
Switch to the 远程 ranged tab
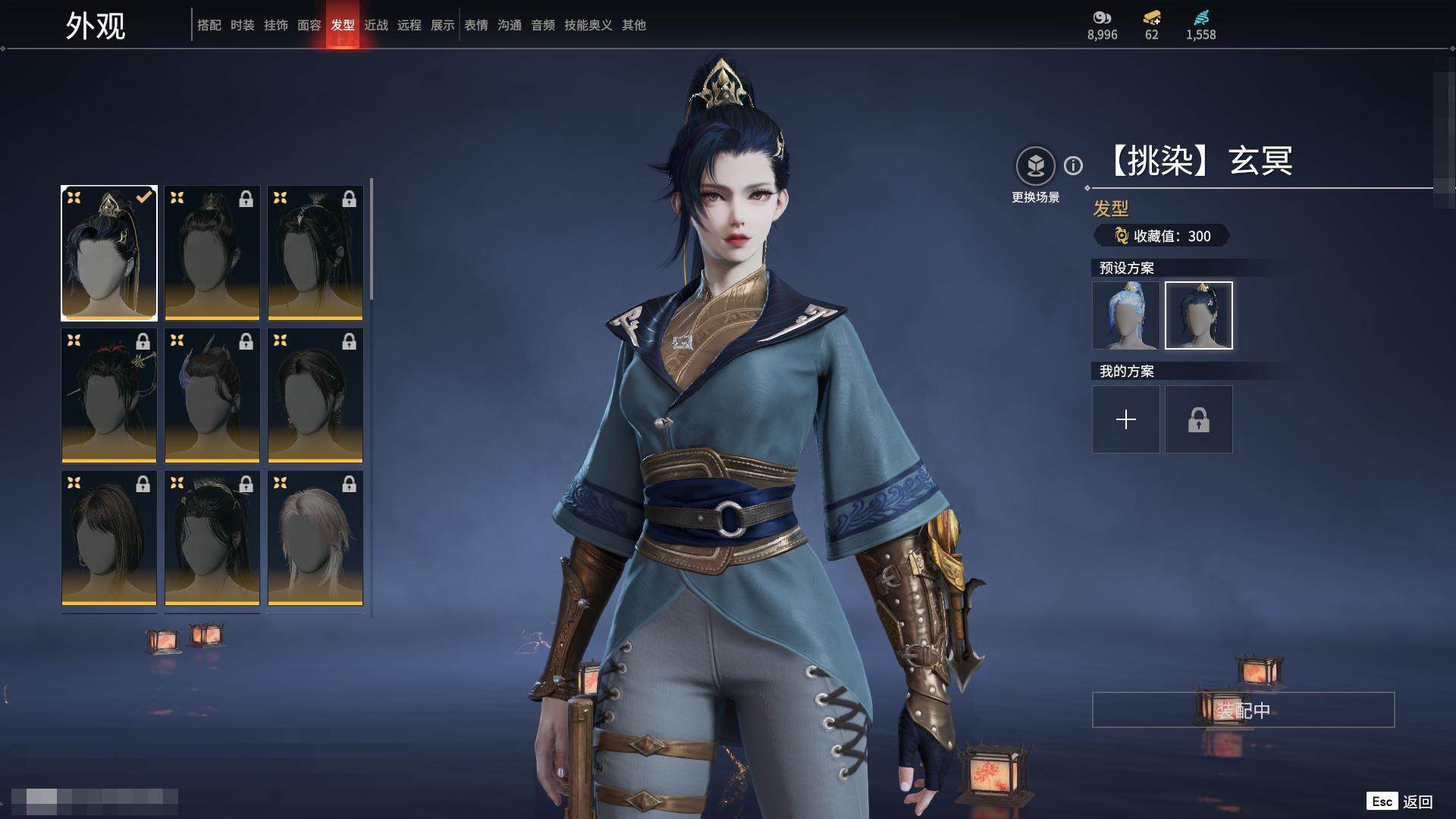tap(409, 25)
